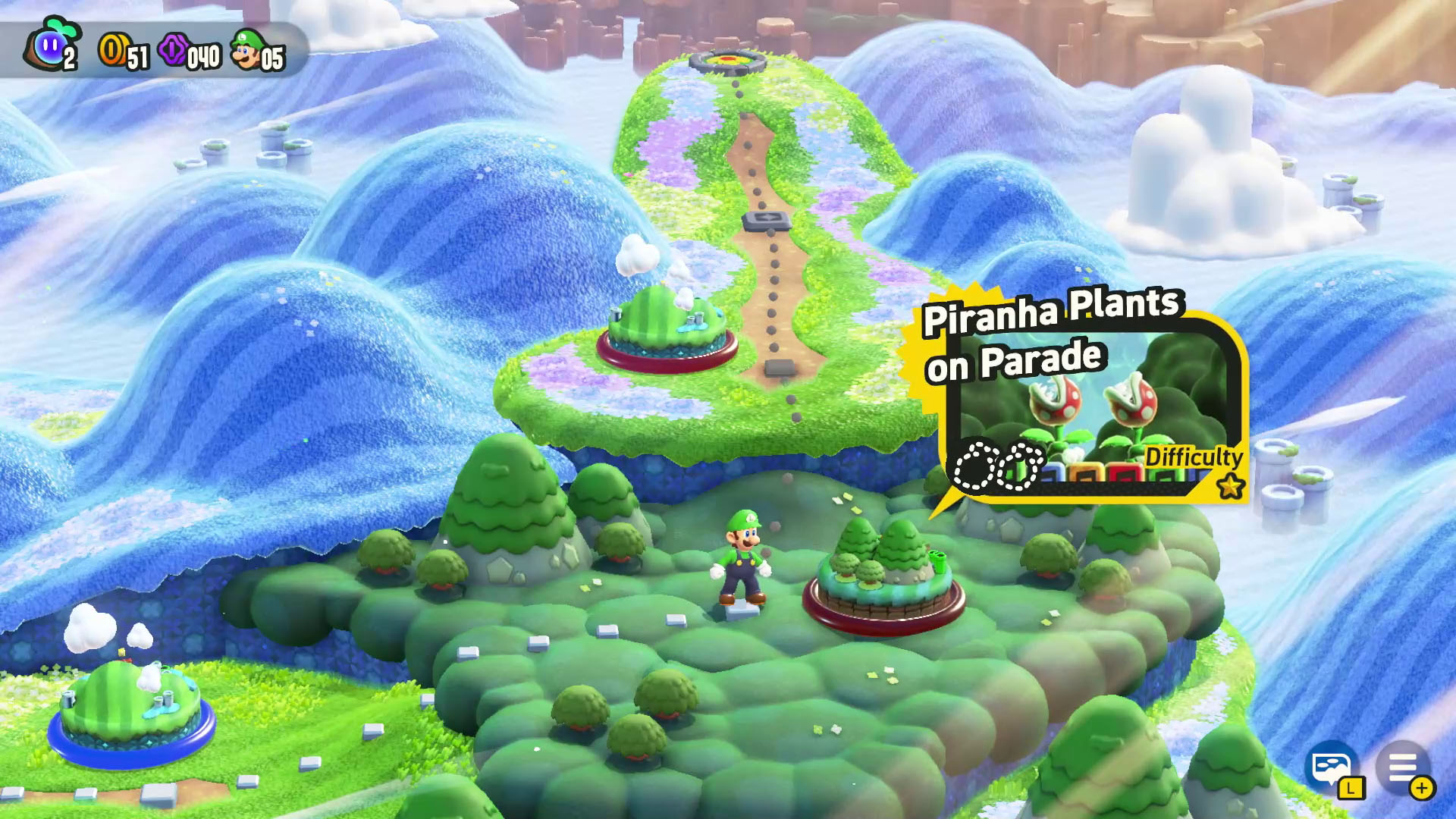The width and height of the screenshot is (1456, 819).
Task: Click the second empty Wonder Seed slot
Action: click(1021, 469)
